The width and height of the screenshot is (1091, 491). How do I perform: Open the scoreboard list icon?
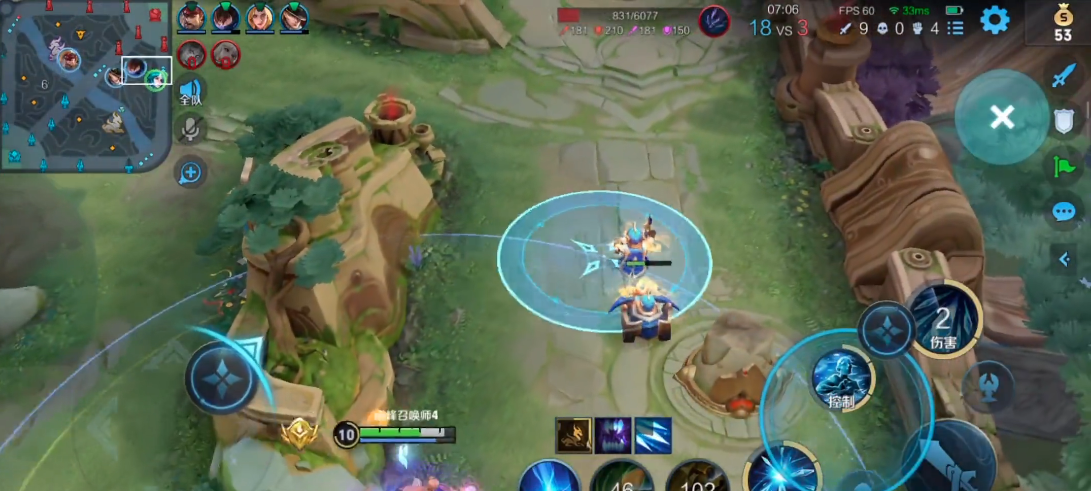pos(956,27)
